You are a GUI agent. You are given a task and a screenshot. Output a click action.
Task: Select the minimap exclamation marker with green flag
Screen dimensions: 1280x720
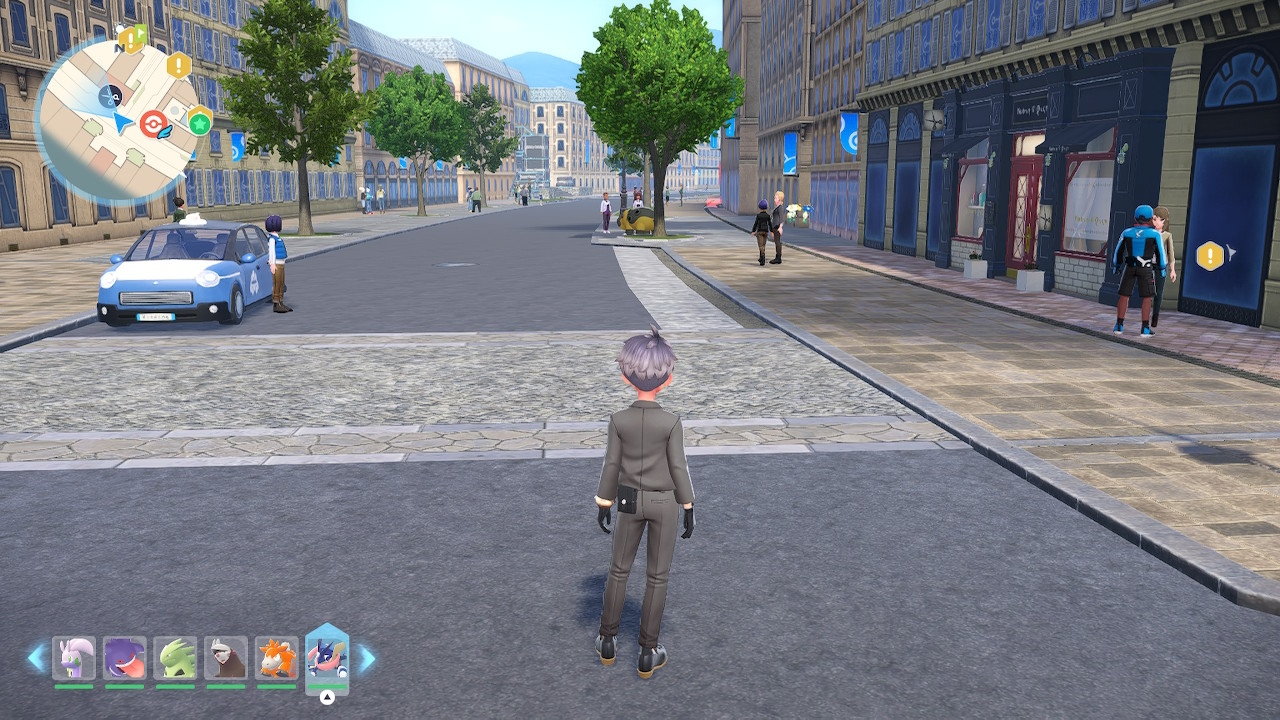pos(132,39)
